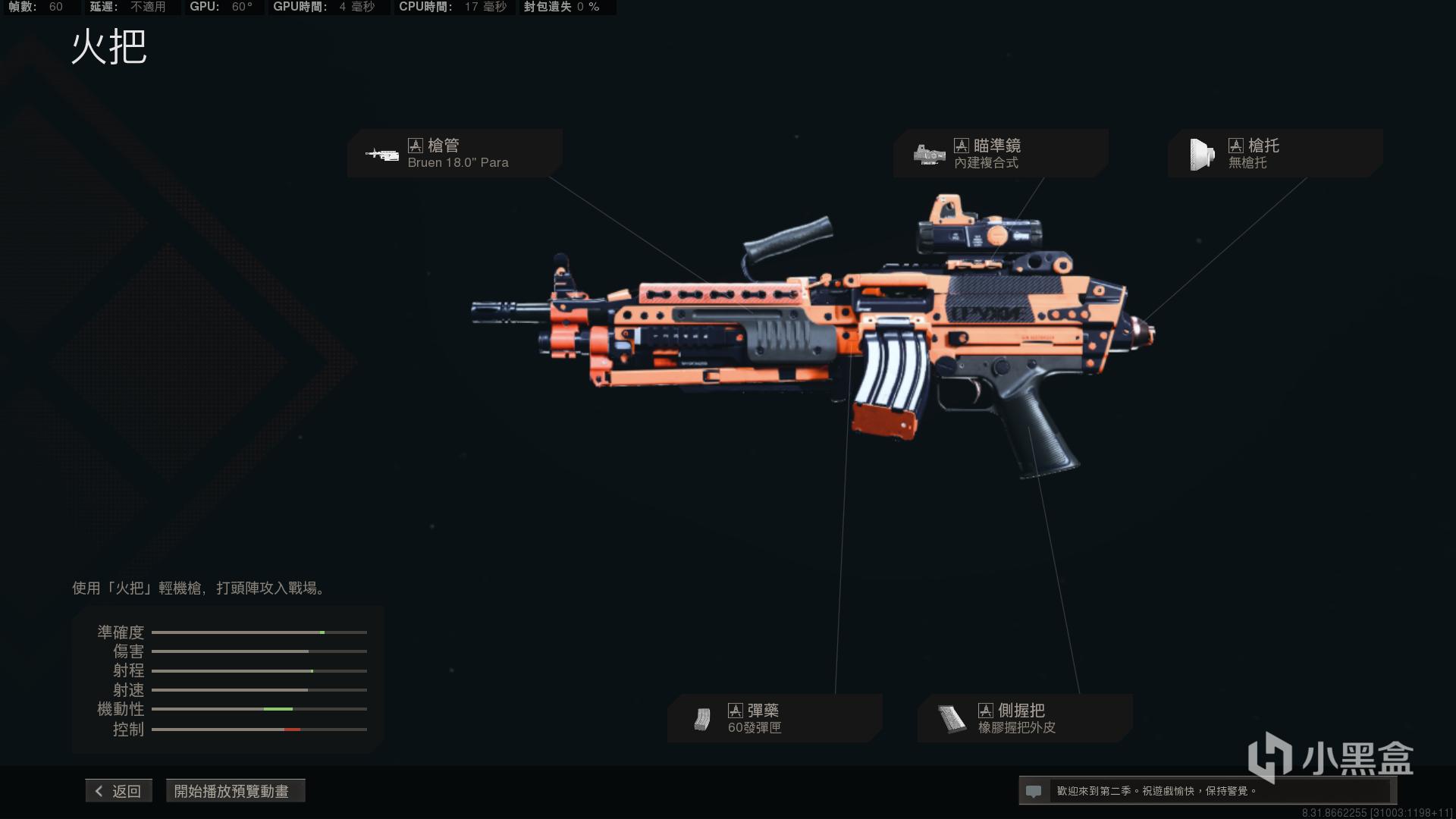
Task: Select the 側握把 rear grip slot
Action: (x=1025, y=718)
